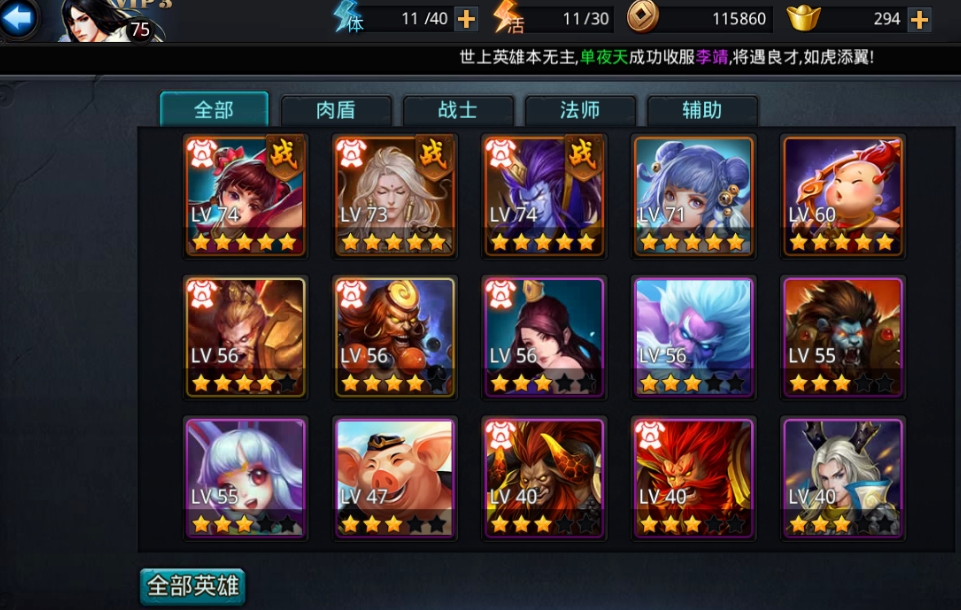Switch to the 全部 tab
This screenshot has height=610, width=961.
point(214,109)
